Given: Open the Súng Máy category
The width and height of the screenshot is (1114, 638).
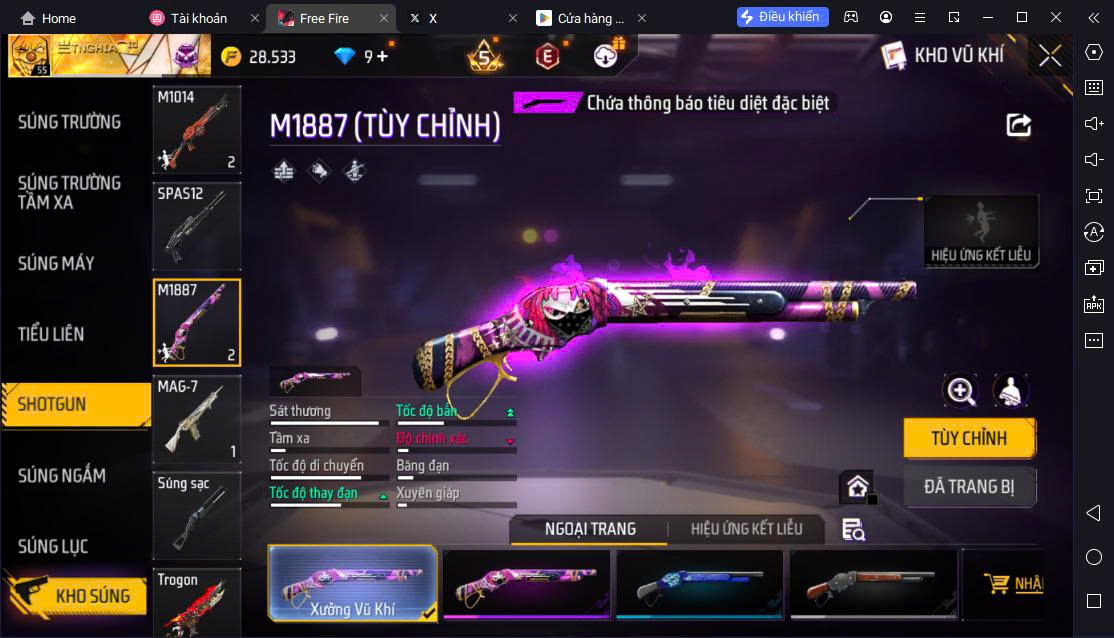Looking at the screenshot, I should coord(56,264).
